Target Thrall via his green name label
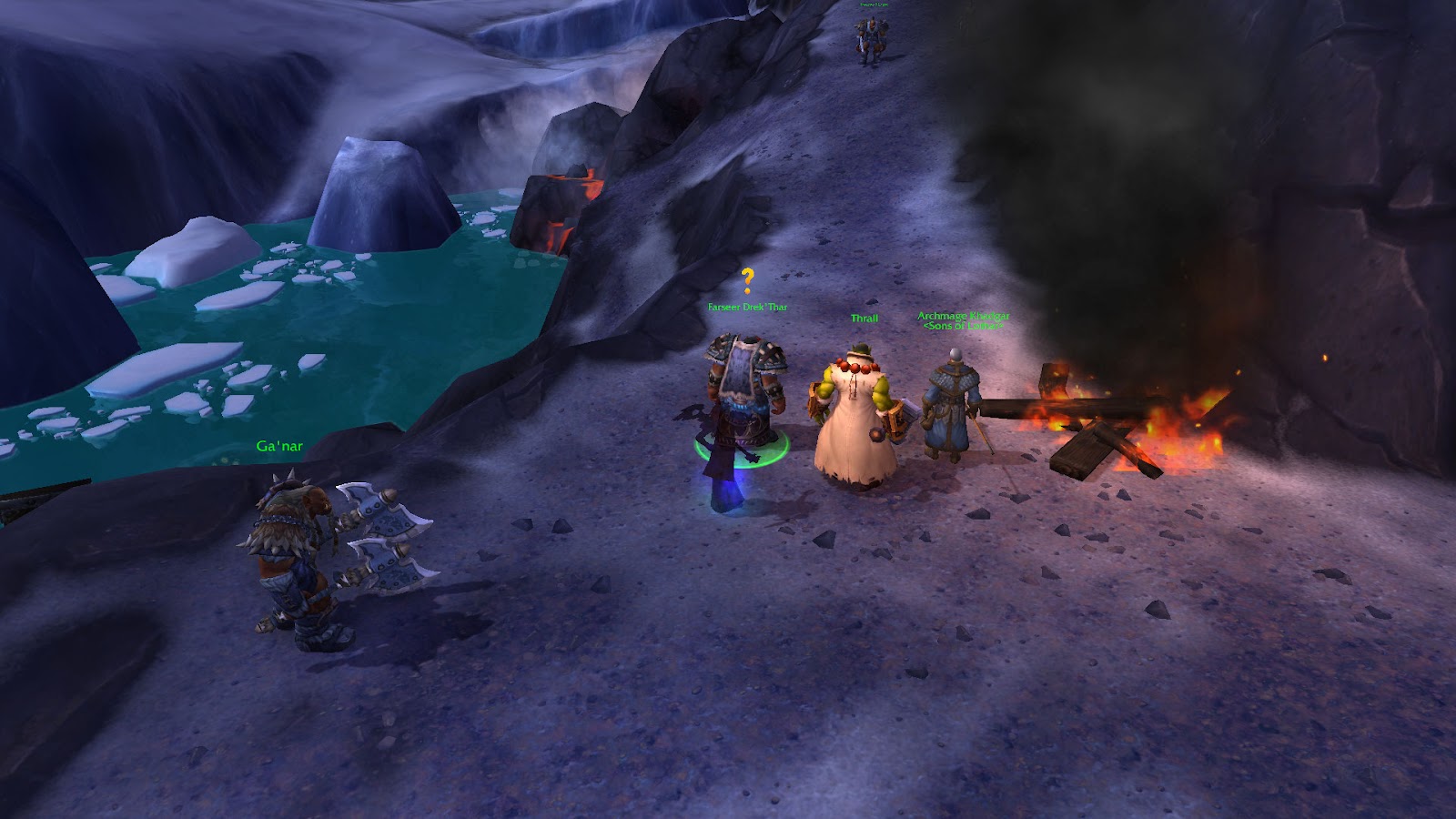 point(864,318)
